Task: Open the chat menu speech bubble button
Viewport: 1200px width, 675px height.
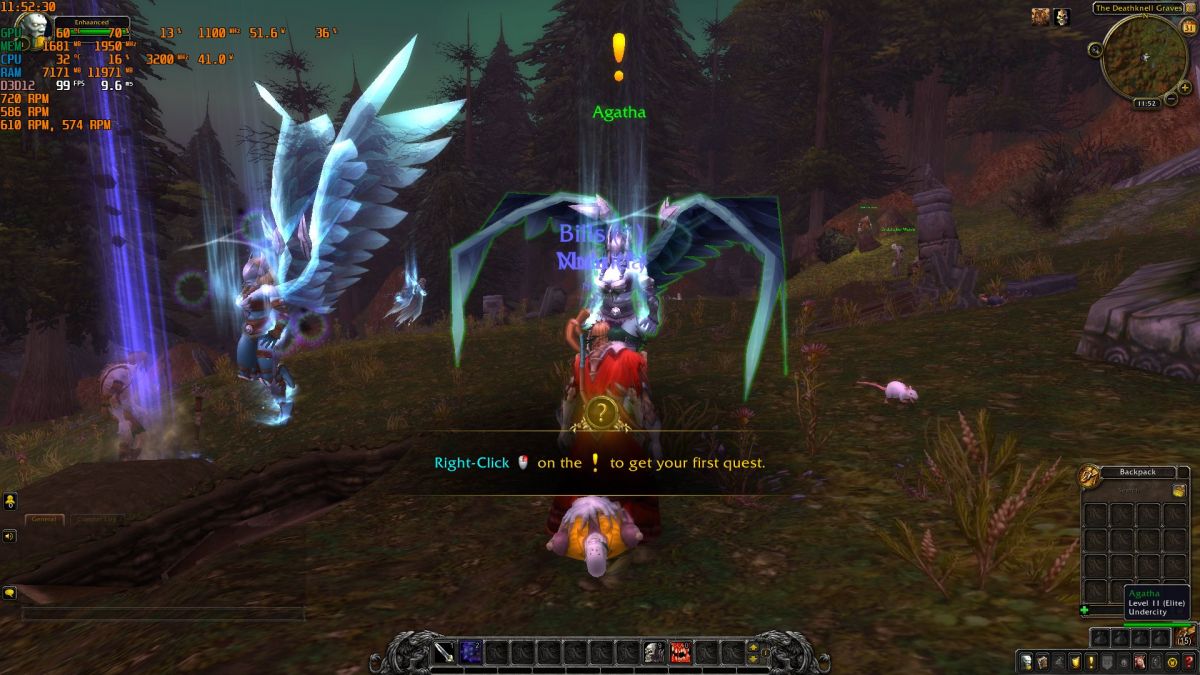Action: pyautogui.click(x=9, y=592)
